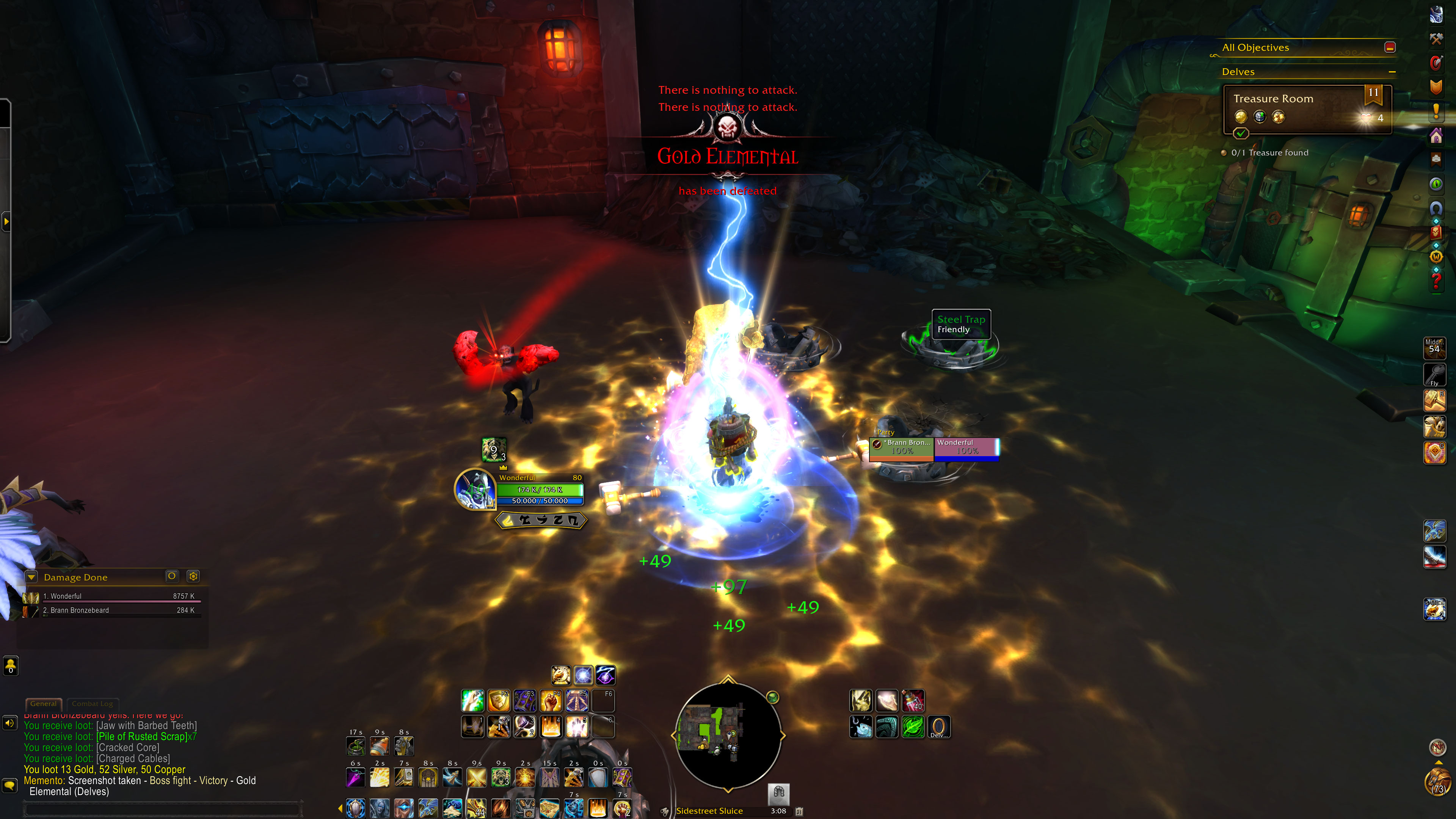Open the red question mark help button
This screenshot has width=1456, height=819.
pyautogui.click(x=1436, y=280)
